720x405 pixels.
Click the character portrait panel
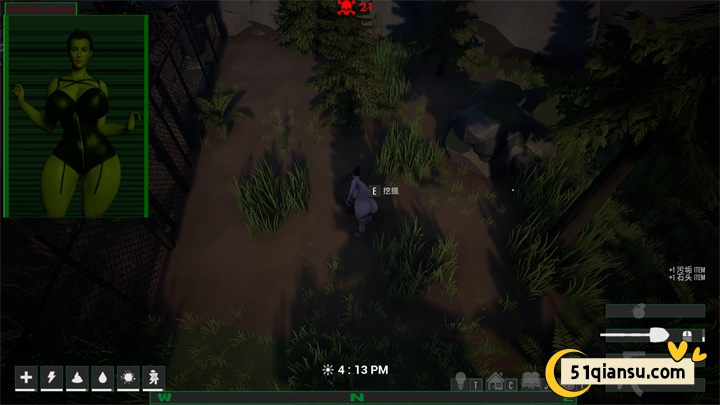[76, 116]
